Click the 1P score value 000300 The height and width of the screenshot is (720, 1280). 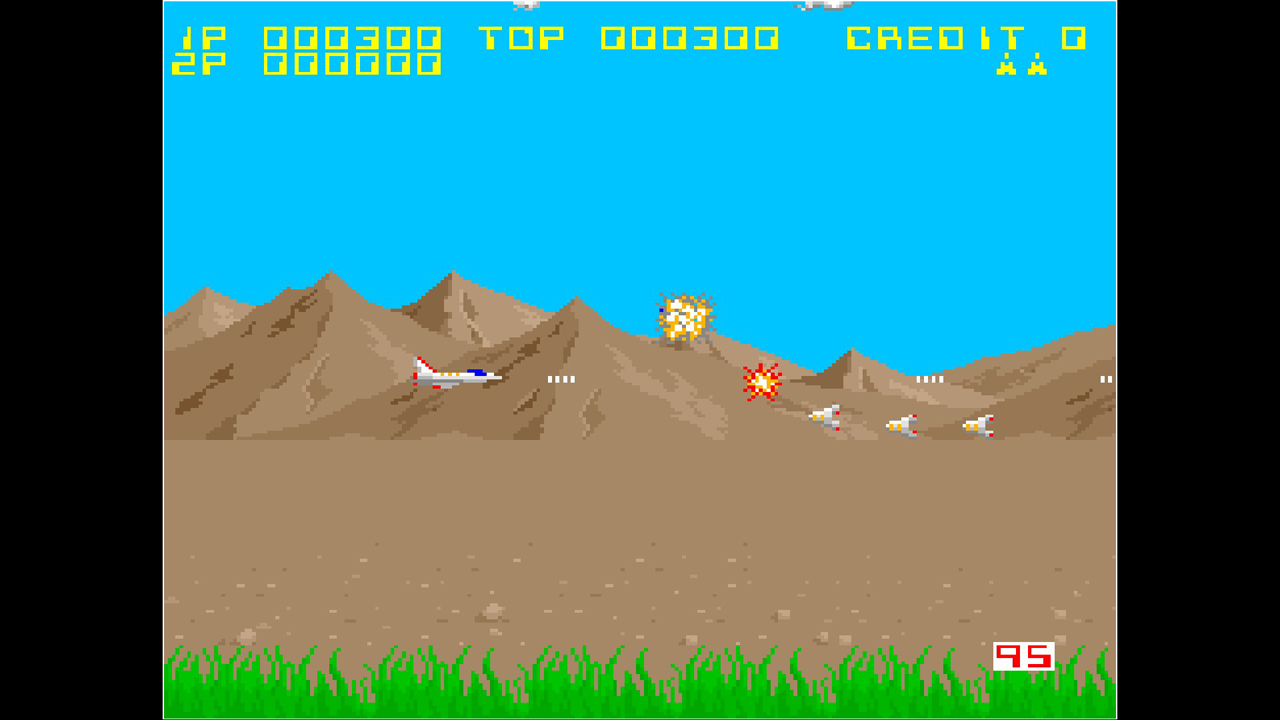click(350, 38)
